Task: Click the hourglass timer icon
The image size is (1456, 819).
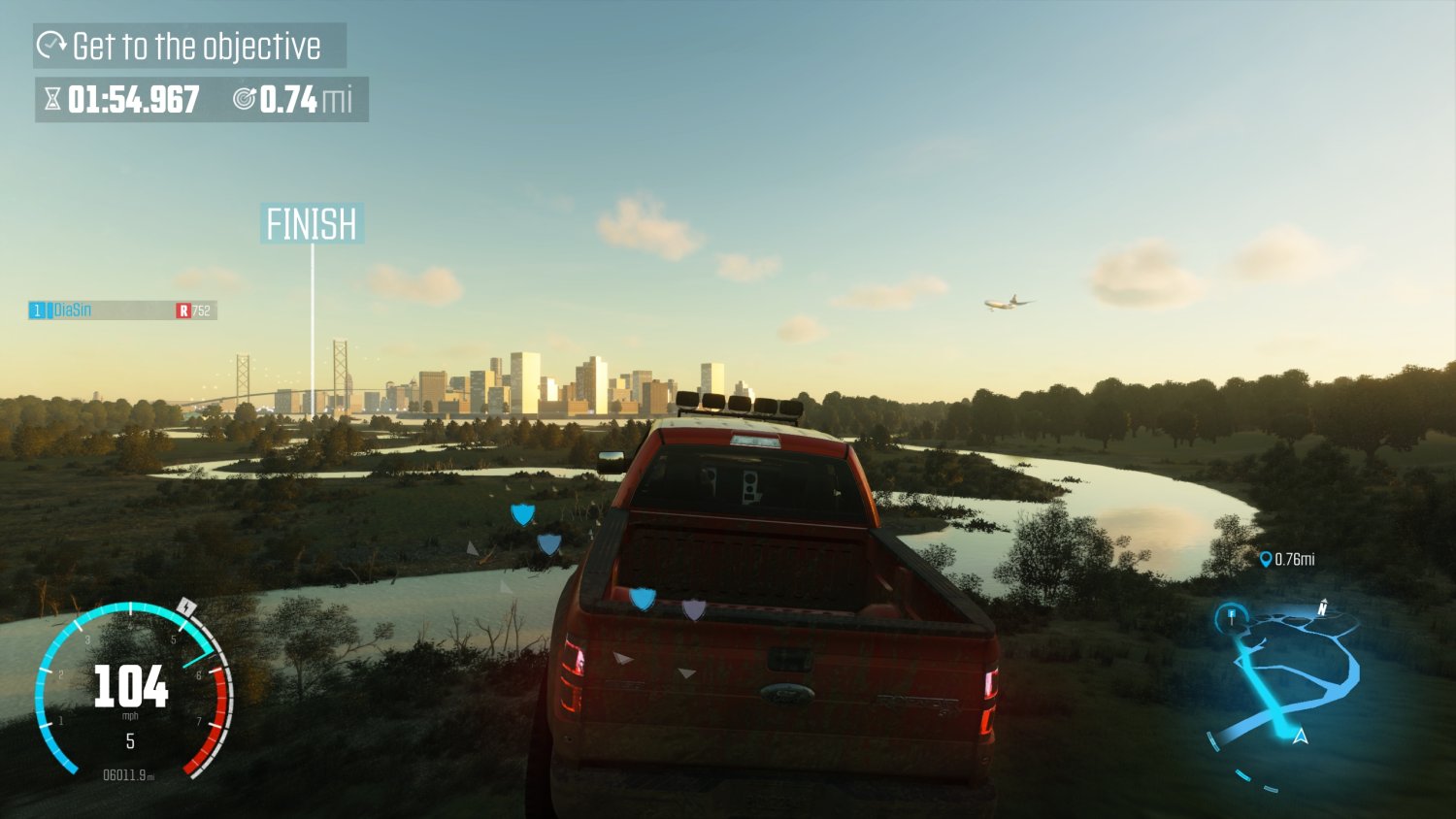Action: 53,98
